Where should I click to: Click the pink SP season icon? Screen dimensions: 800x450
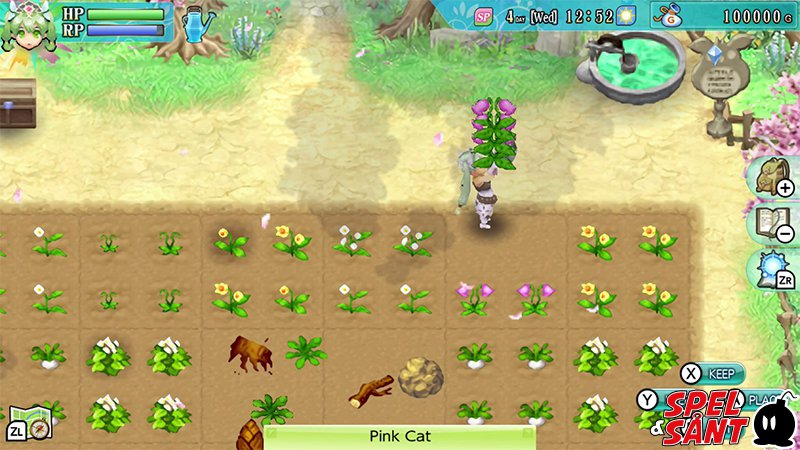(484, 16)
